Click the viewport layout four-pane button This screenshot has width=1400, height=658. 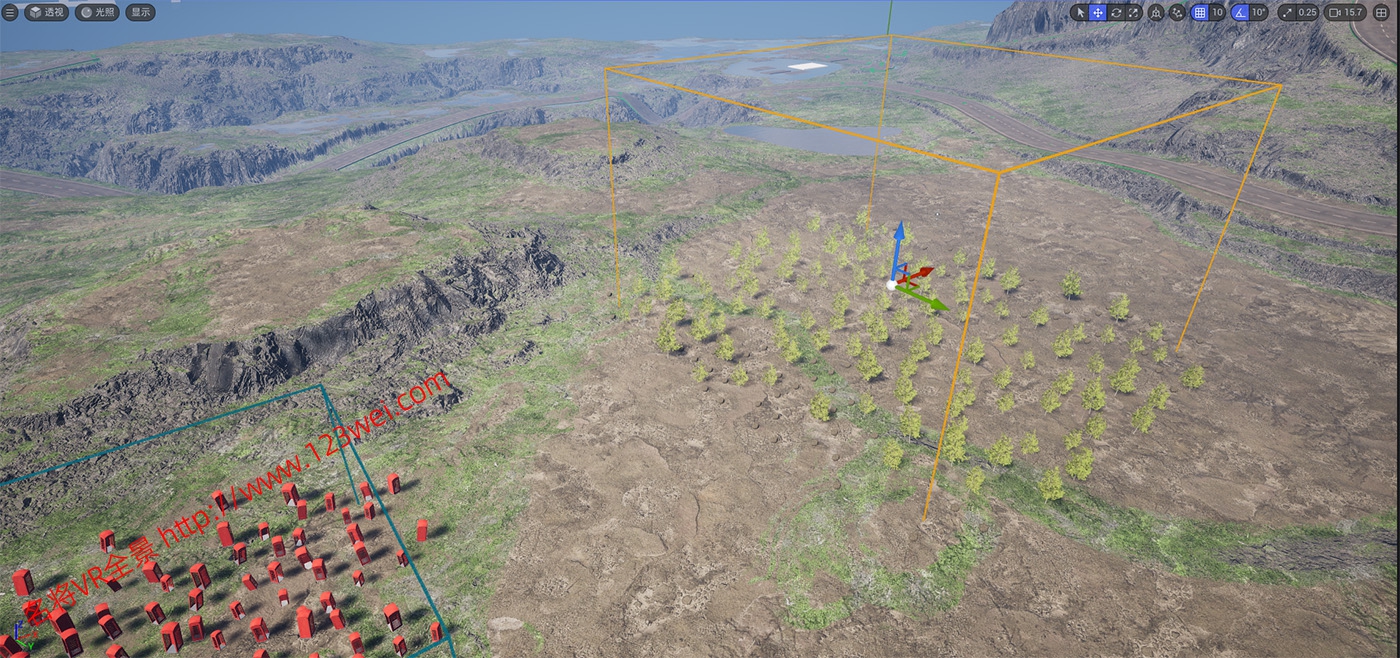click(x=1382, y=12)
